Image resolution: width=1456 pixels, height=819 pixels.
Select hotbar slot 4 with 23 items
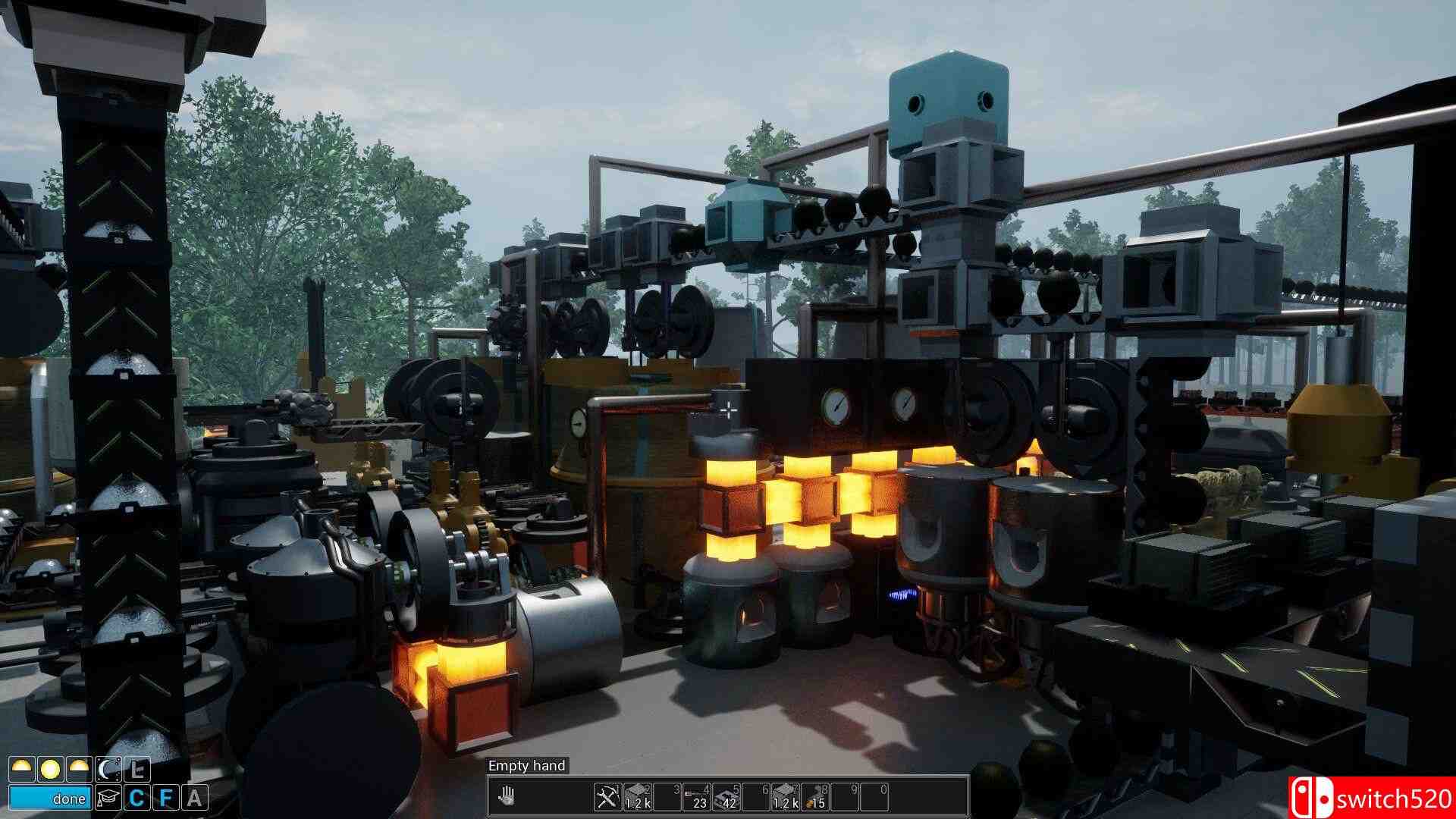click(697, 797)
